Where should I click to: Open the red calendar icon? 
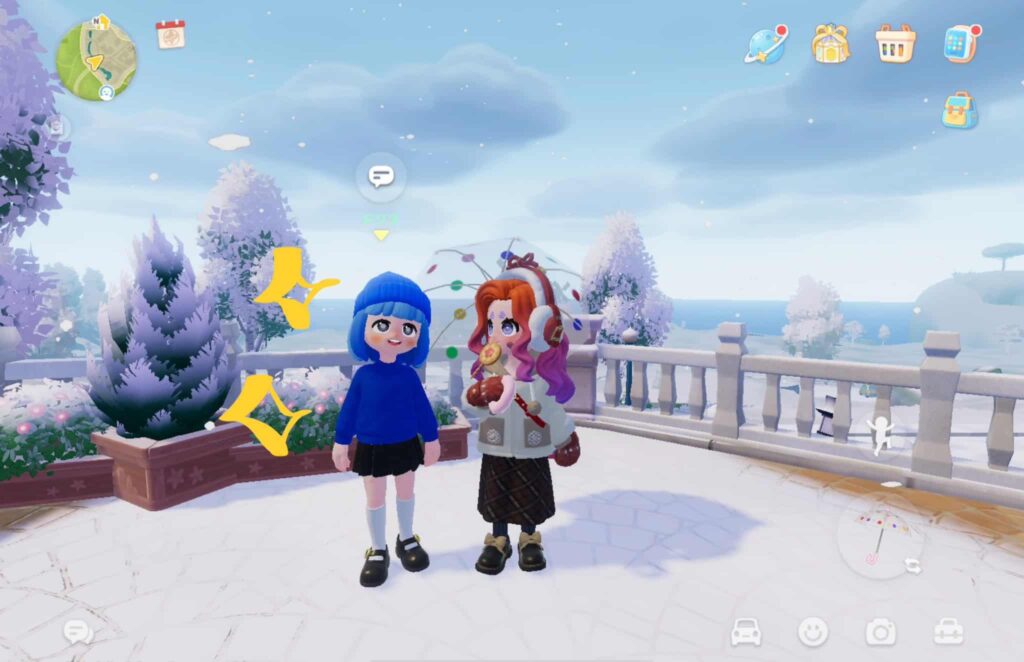(170, 34)
